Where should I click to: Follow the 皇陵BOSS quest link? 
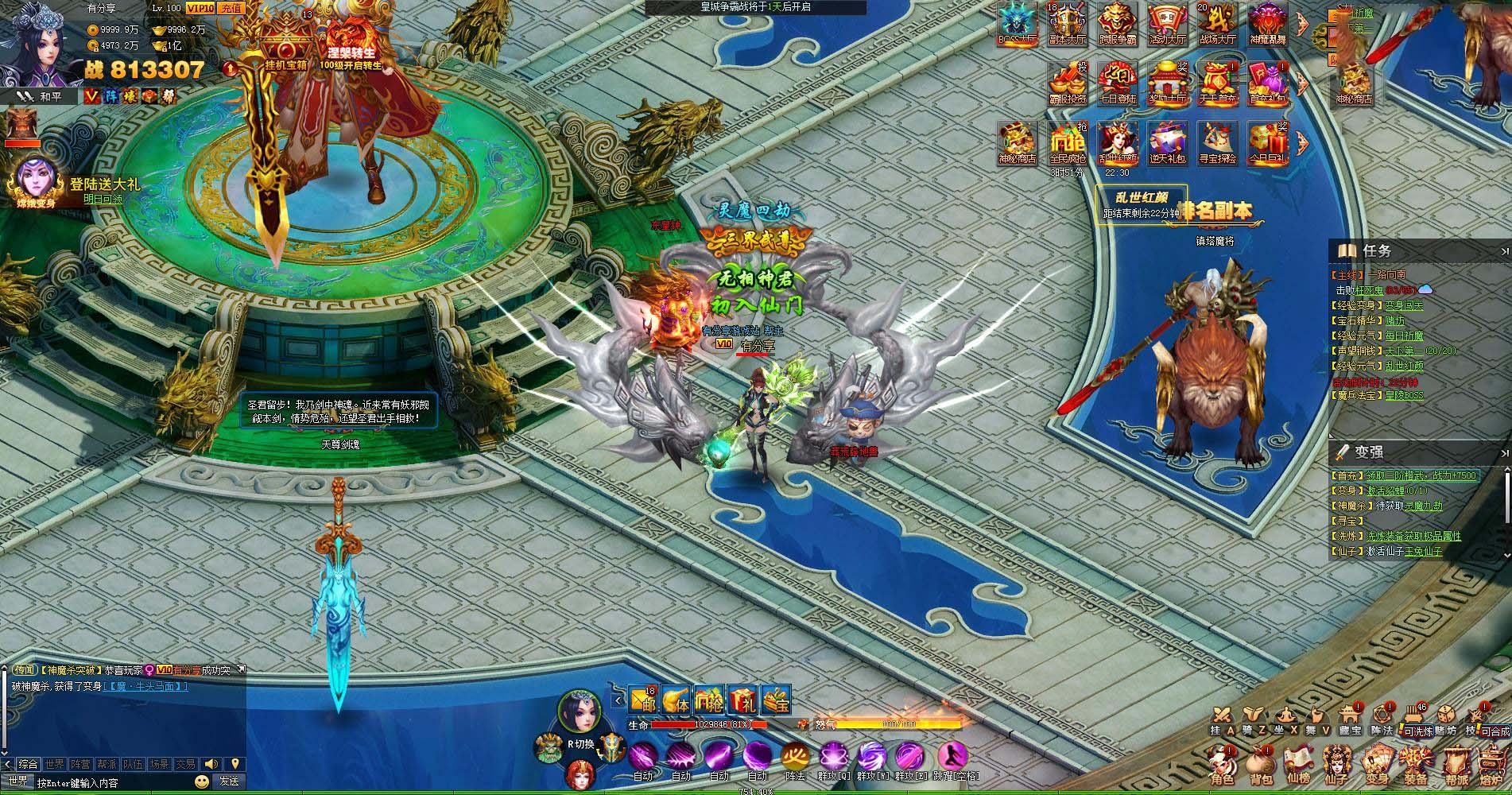pos(1404,395)
